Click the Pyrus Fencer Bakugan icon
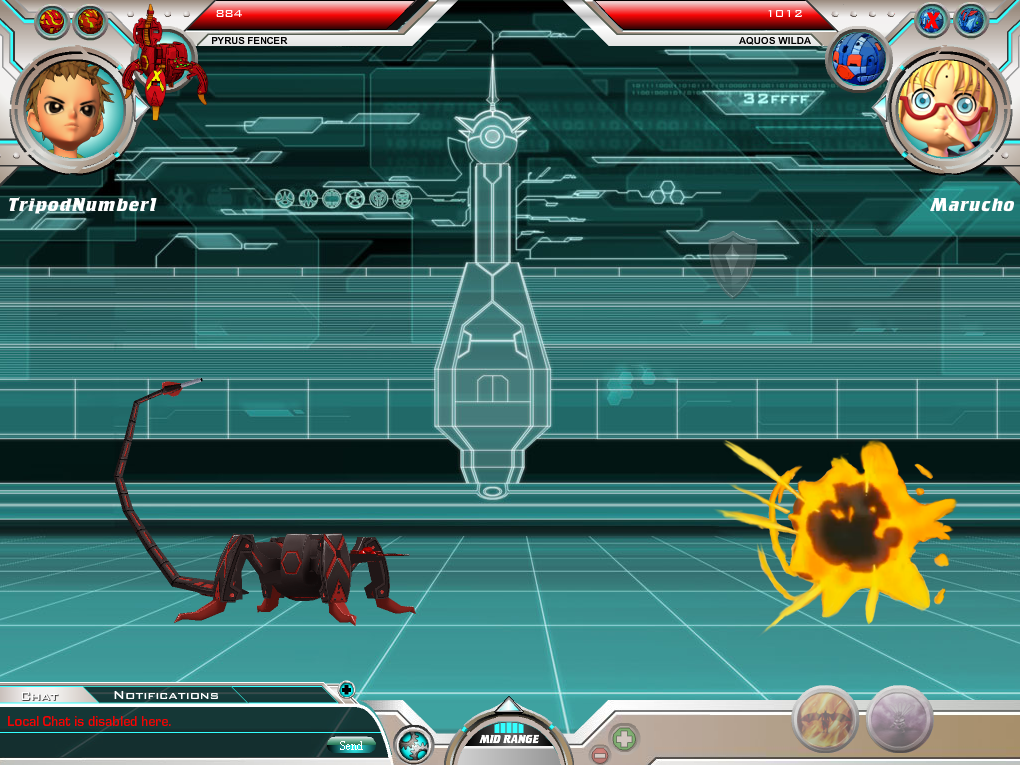This screenshot has height=765, width=1020. 163,60
